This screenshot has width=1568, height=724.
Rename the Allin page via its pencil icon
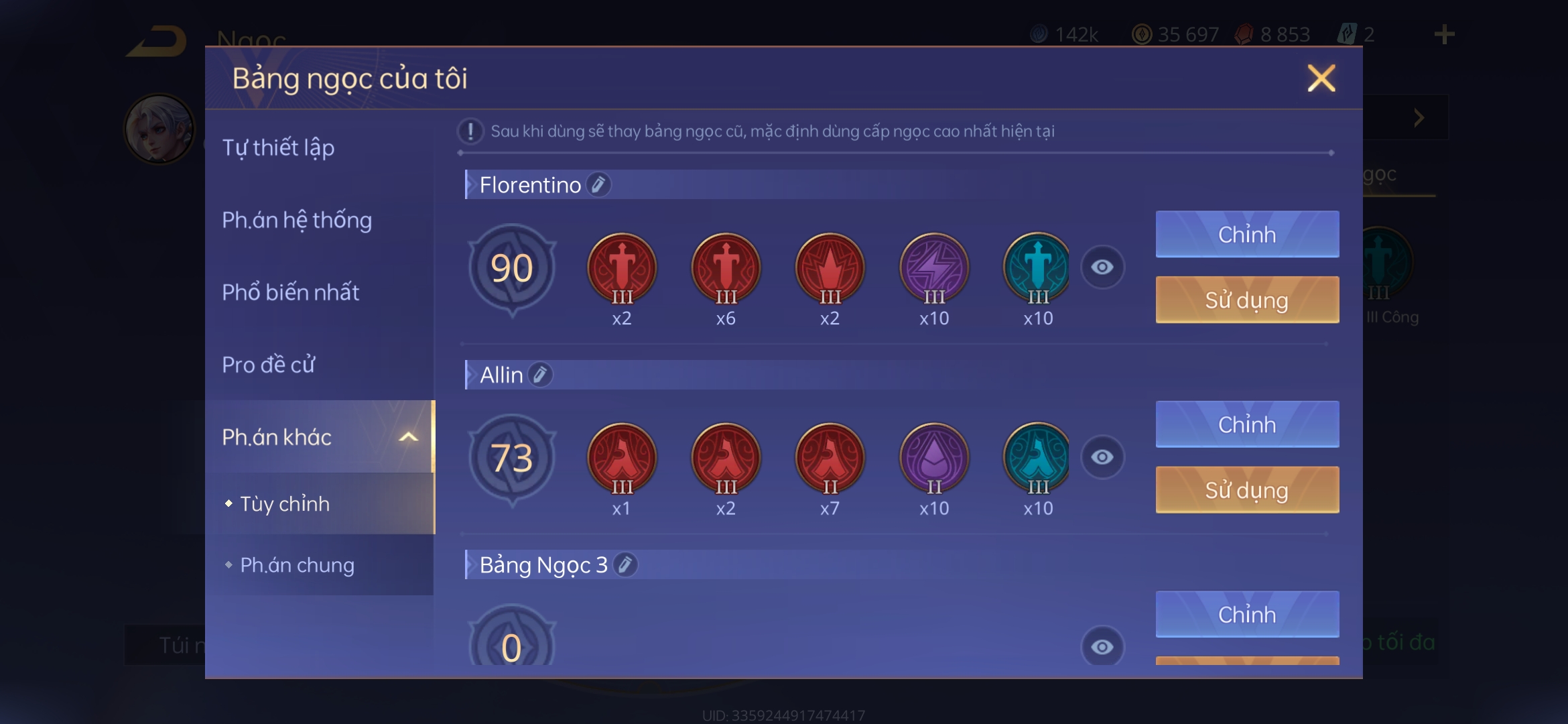(540, 375)
